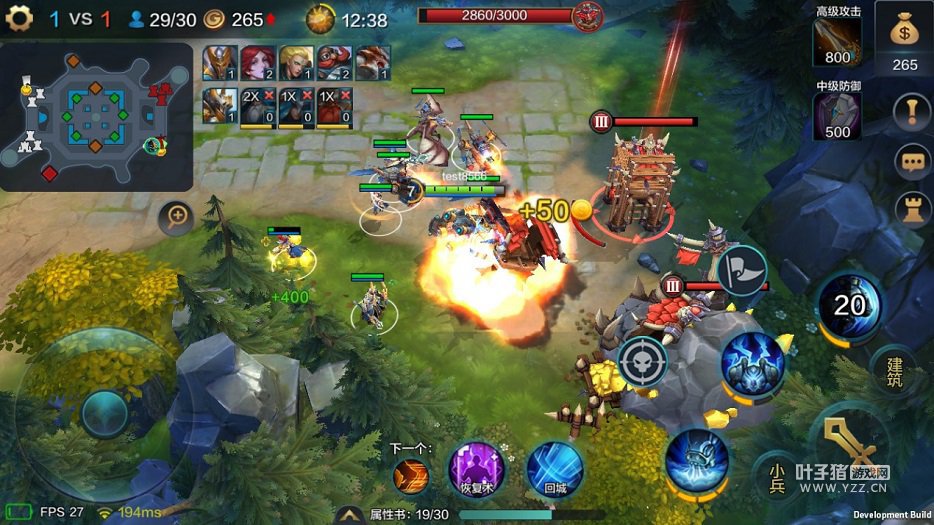The width and height of the screenshot is (934, 525).
Task: Open the gold money bag shop
Action: tap(904, 40)
